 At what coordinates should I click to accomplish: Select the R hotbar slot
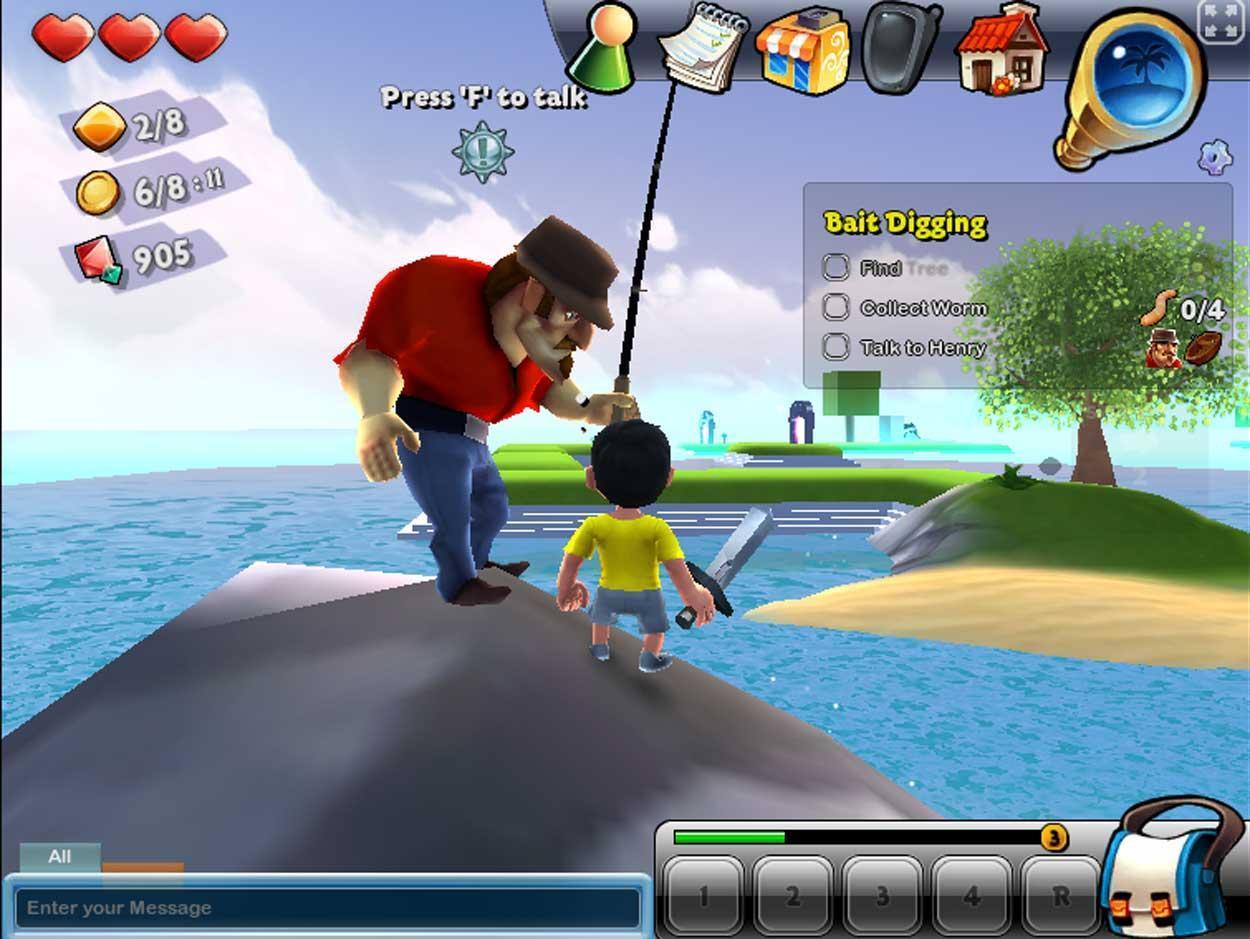coord(1060,895)
